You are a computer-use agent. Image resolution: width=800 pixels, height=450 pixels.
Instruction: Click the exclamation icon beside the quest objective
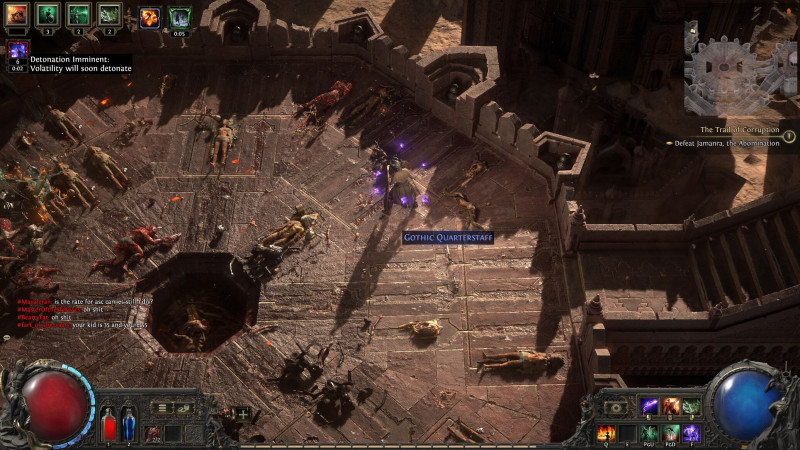[x=788, y=137]
